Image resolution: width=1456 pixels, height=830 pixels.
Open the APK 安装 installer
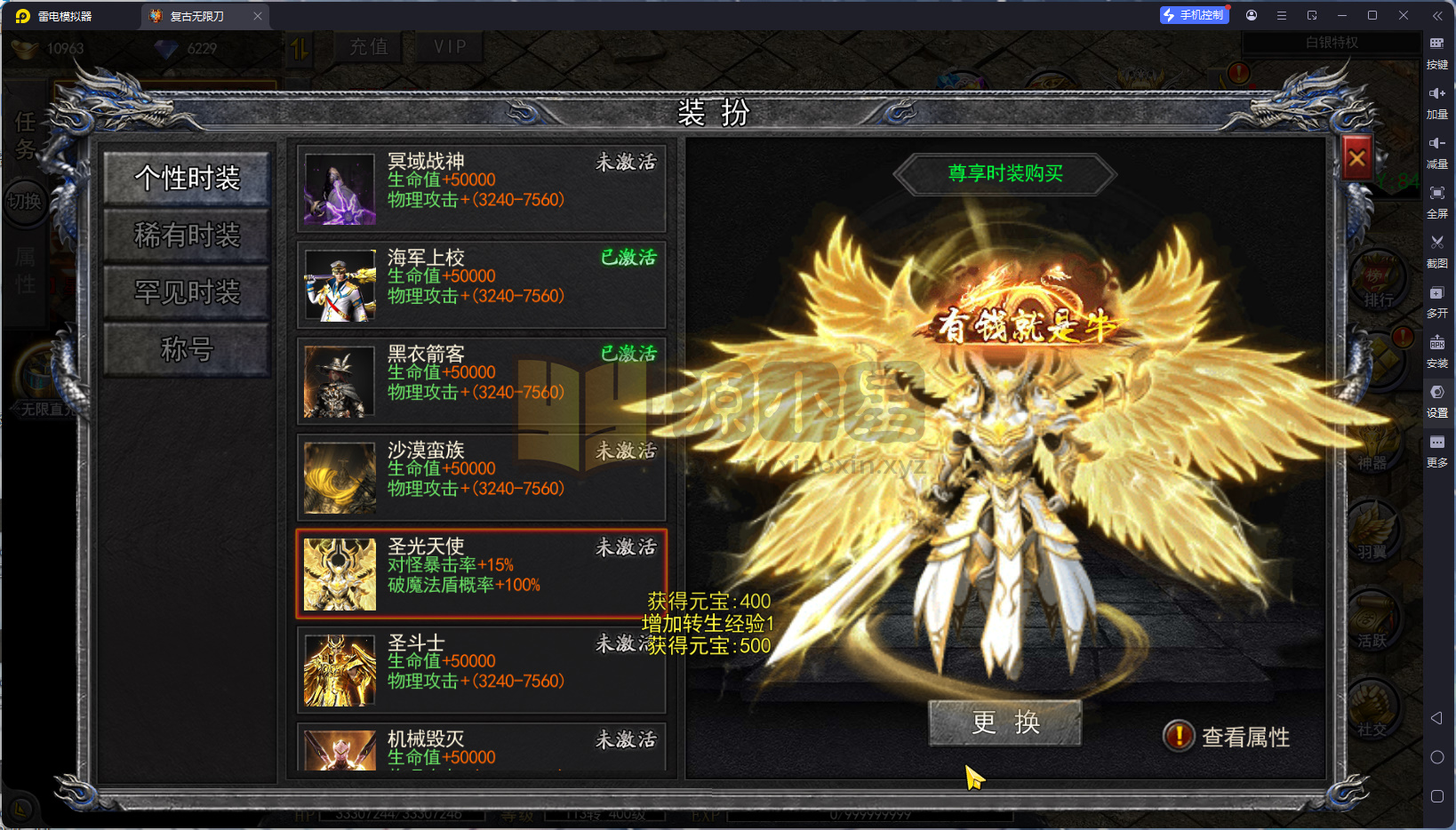pyautogui.click(x=1438, y=350)
